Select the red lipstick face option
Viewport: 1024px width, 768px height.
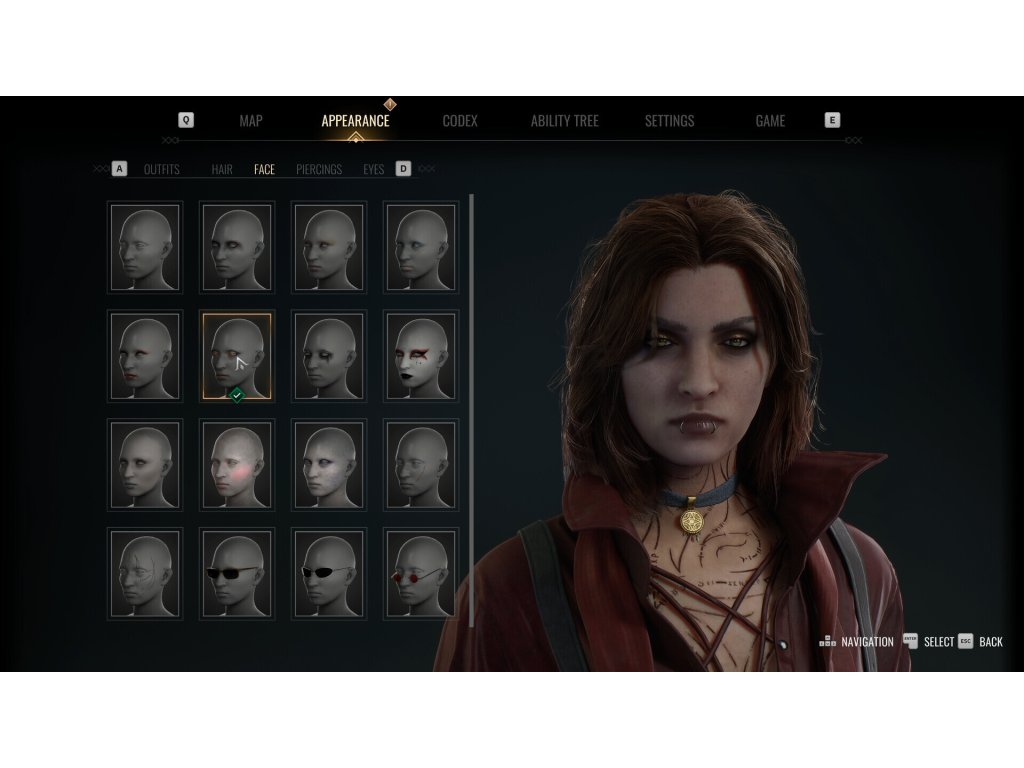[x=145, y=356]
